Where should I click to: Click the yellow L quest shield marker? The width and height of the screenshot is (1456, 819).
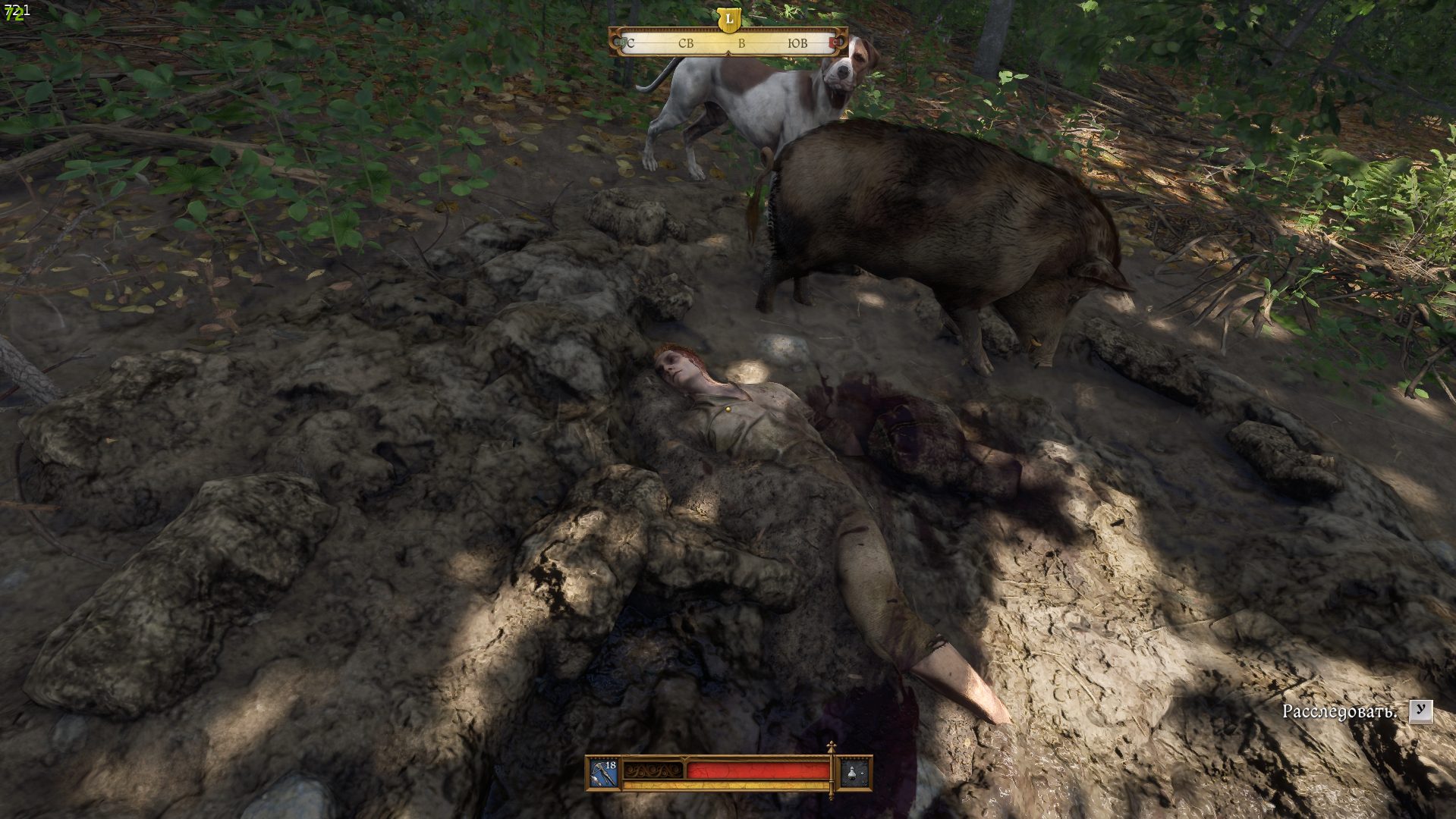(728, 19)
